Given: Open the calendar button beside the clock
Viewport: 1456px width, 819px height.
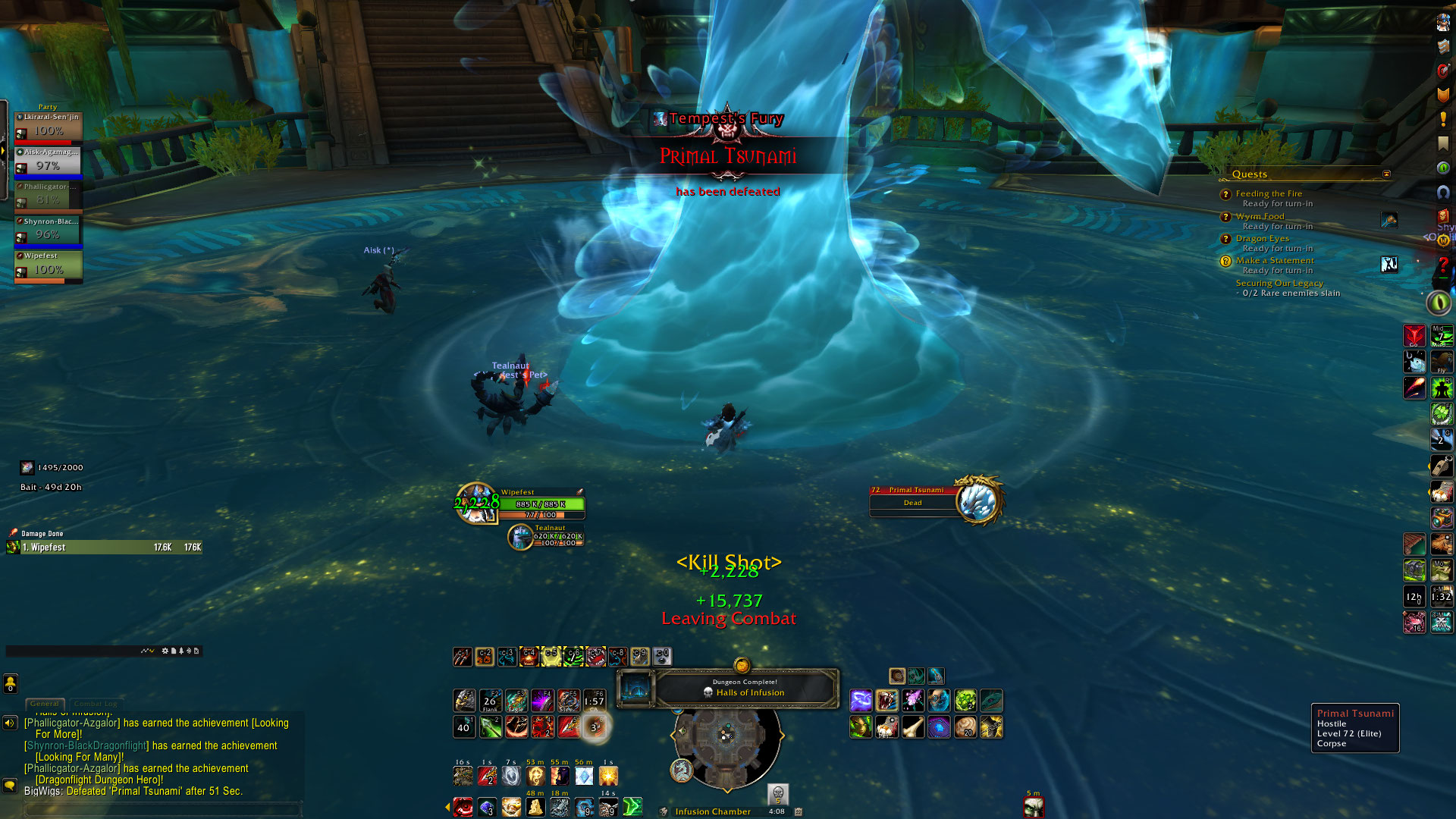Looking at the screenshot, I should point(798,811).
